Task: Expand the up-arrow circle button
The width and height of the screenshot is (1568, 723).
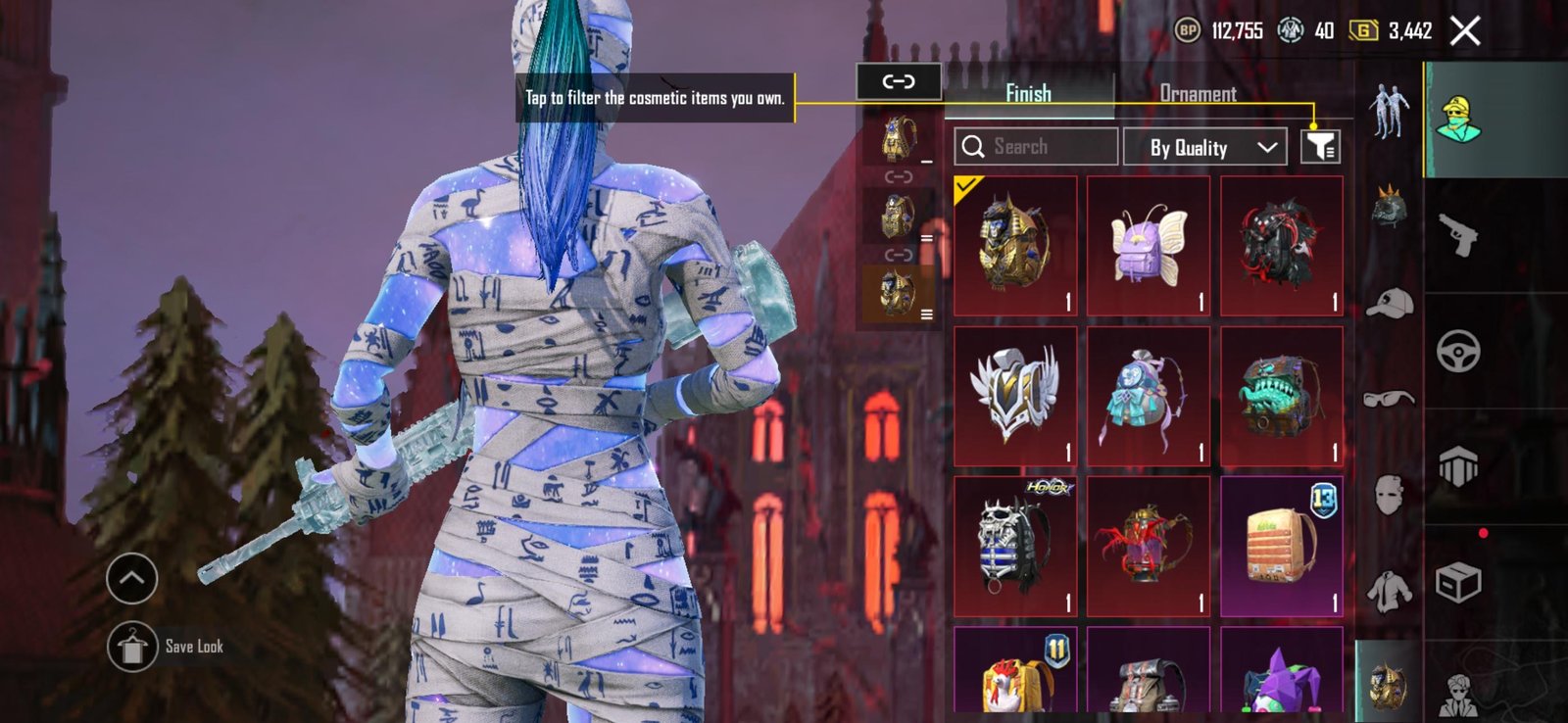Action: (131, 578)
